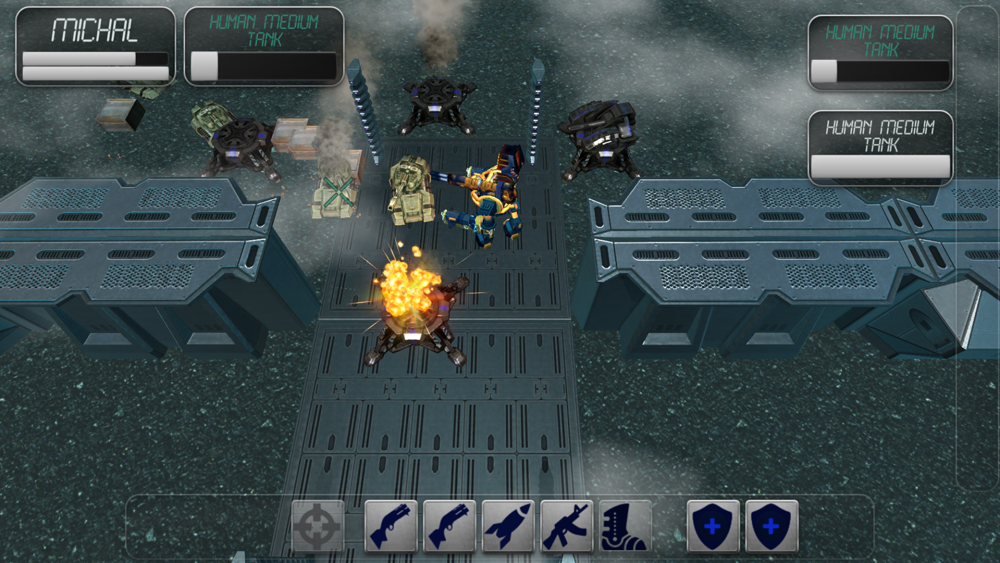Equip the rocket weapon

[508, 526]
